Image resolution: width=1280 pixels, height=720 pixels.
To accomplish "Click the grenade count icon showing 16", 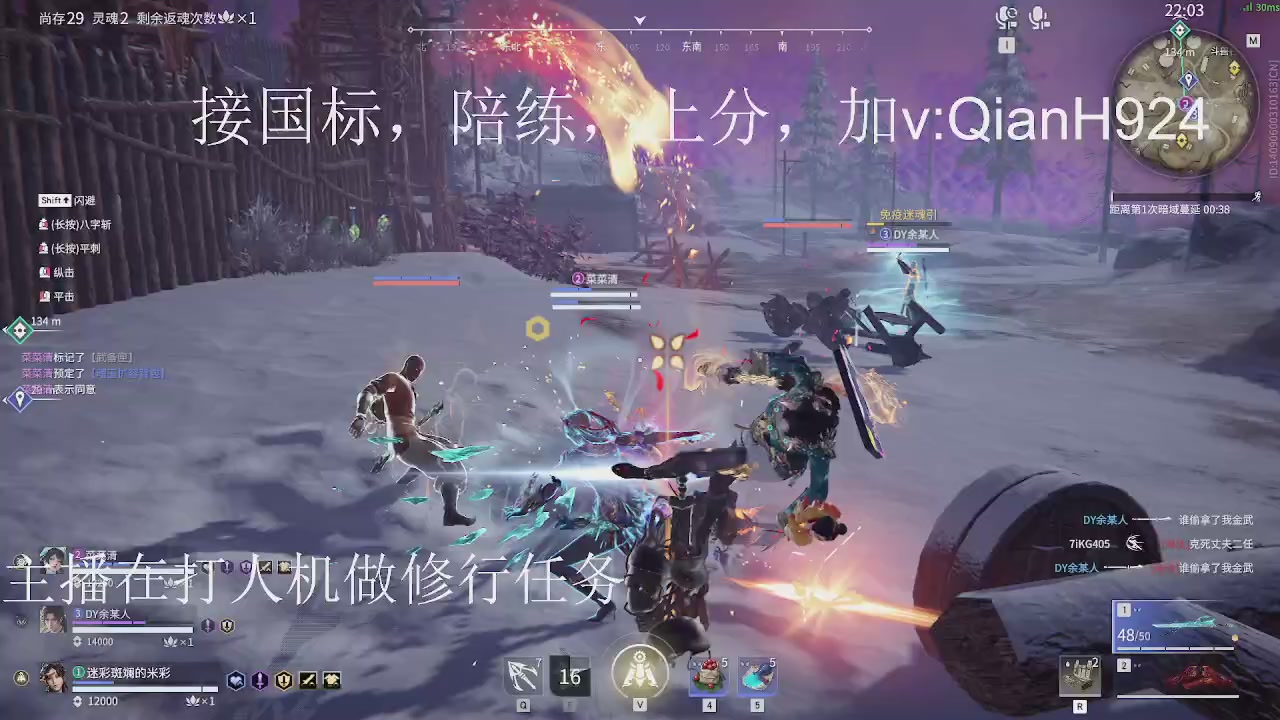I will click(570, 677).
